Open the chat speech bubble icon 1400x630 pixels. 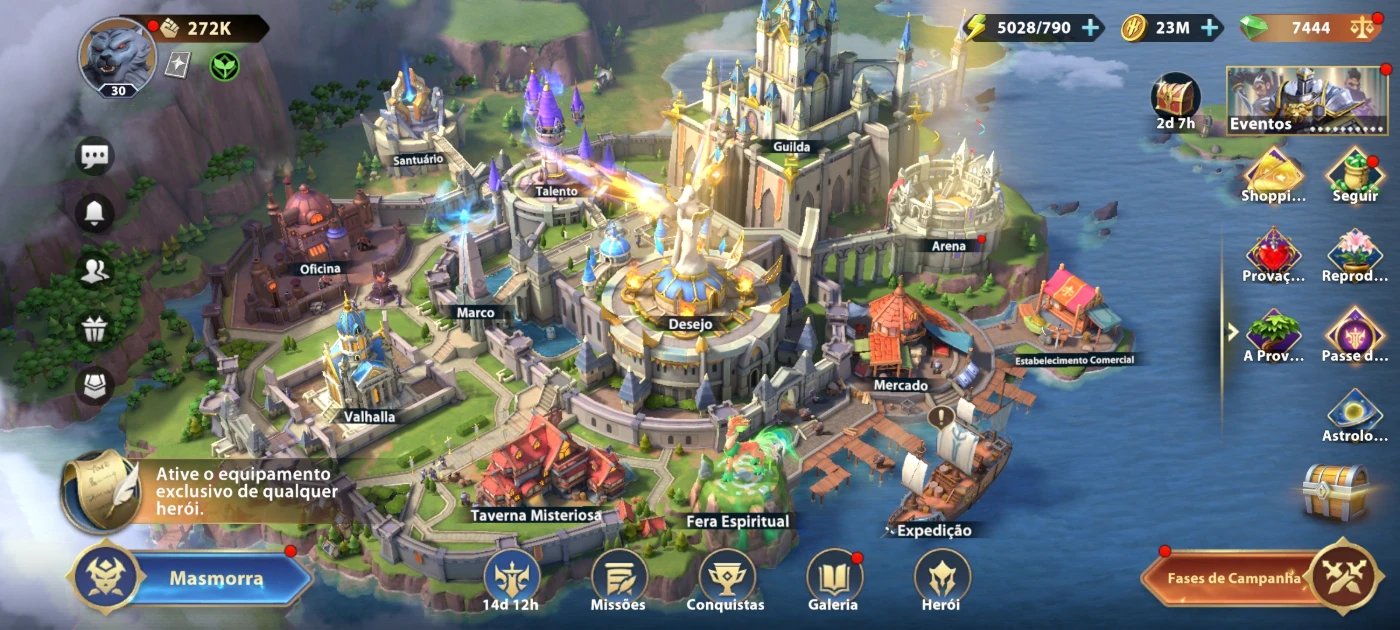[95, 156]
